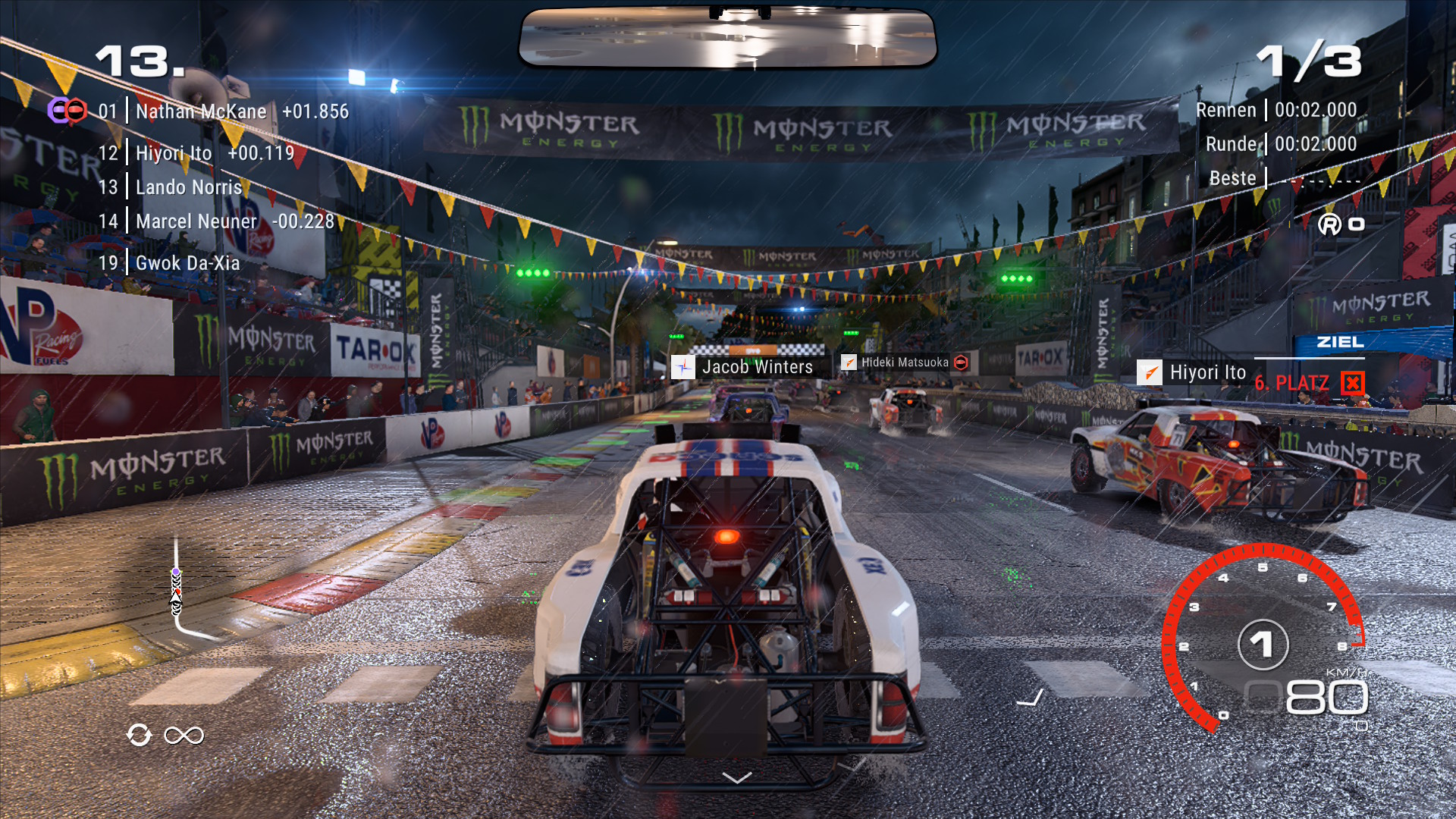This screenshot has height=819, width=1456.
Task: Click Gwok Da-Xia's leaderboard entry
Action: click(187, 263)
